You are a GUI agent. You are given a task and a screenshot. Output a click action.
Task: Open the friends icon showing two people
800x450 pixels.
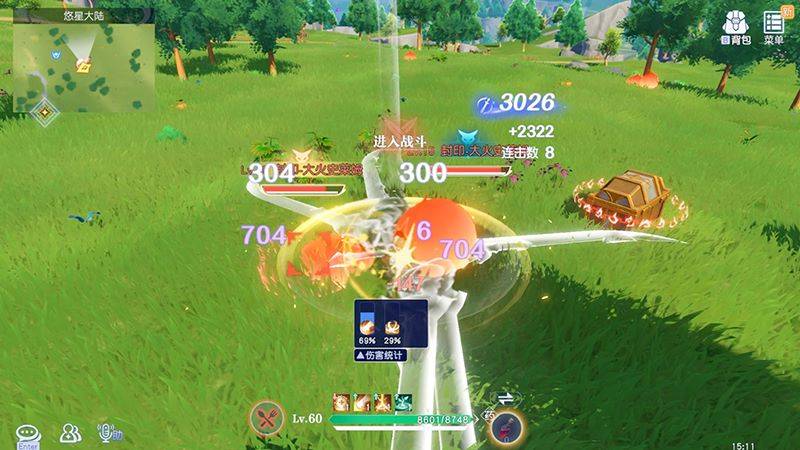pos(70,433)
